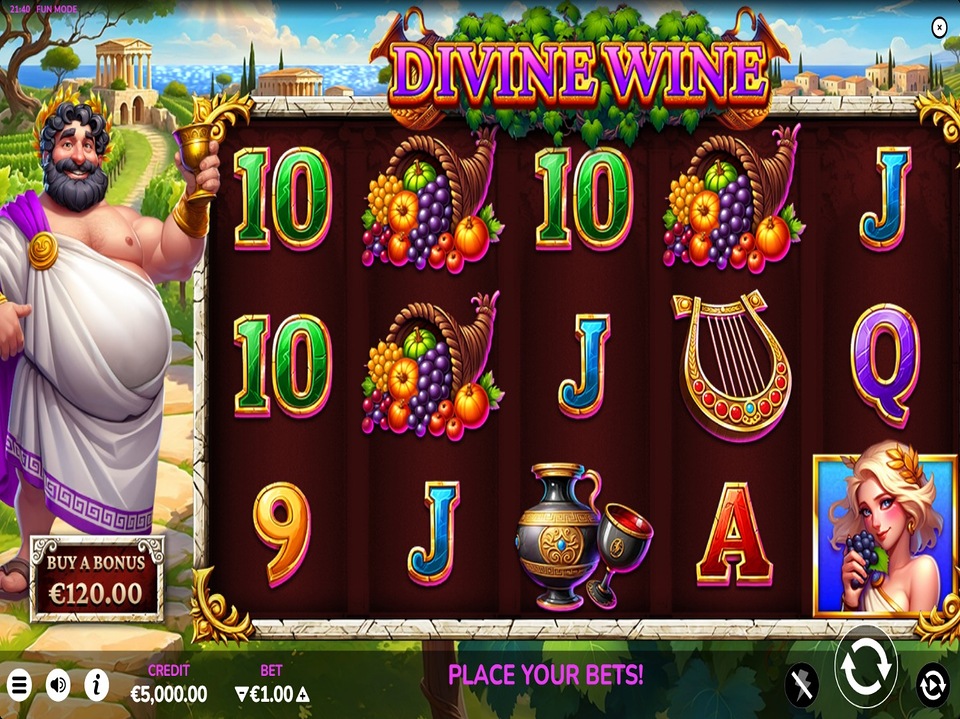Toggle turbo spin lightning button
Screen dimensions: 960x719
[x=800, y=684]
